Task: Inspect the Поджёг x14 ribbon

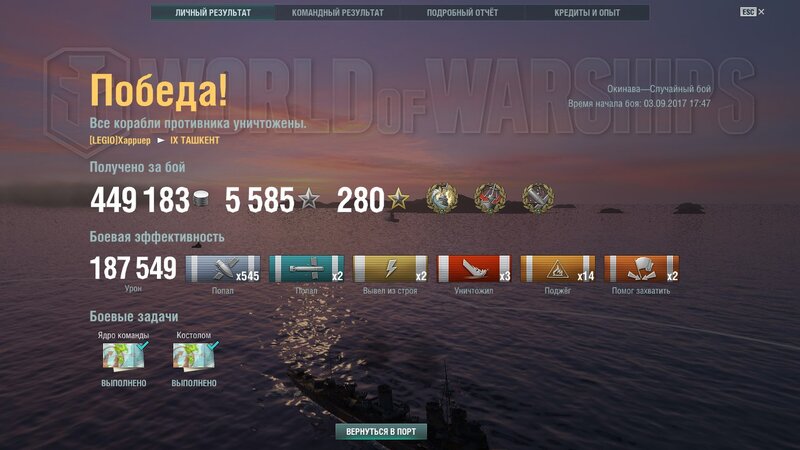Action: pyautogui.click(x=558, y=269)
